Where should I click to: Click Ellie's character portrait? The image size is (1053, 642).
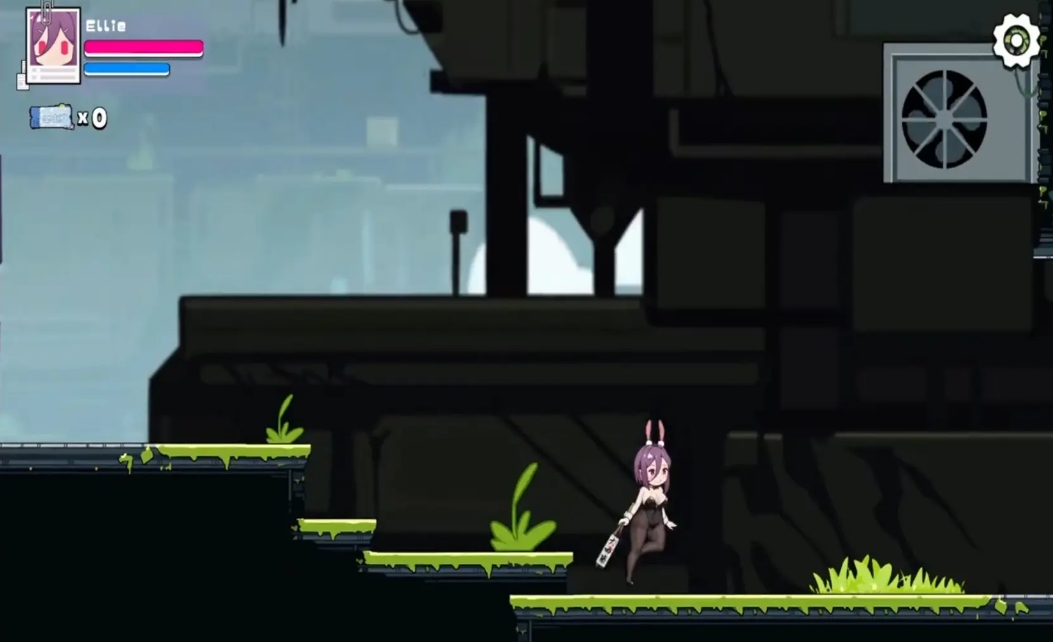(x=53, y=46)
